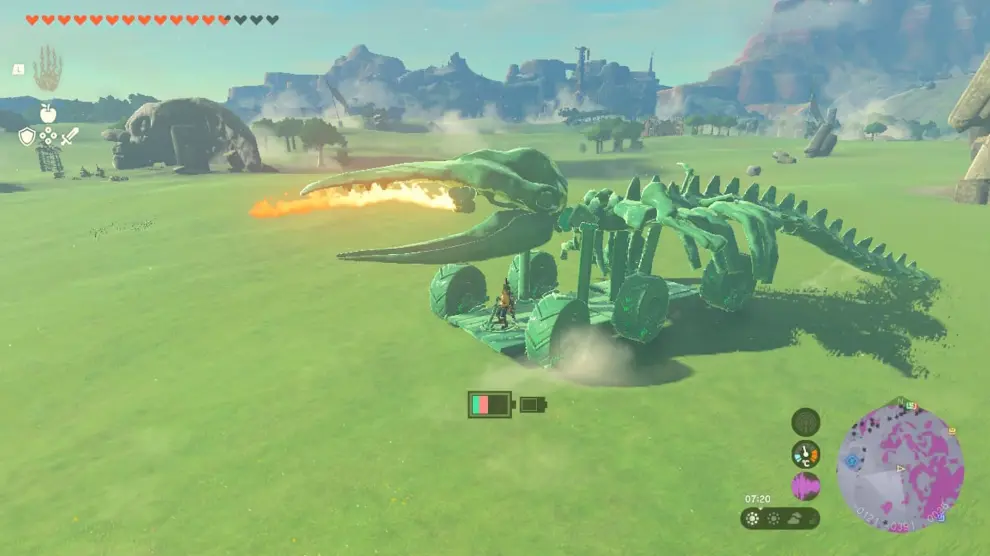Click the four-circle D-pad indicator
990x556 pixels.
click(x=48, y=137)
